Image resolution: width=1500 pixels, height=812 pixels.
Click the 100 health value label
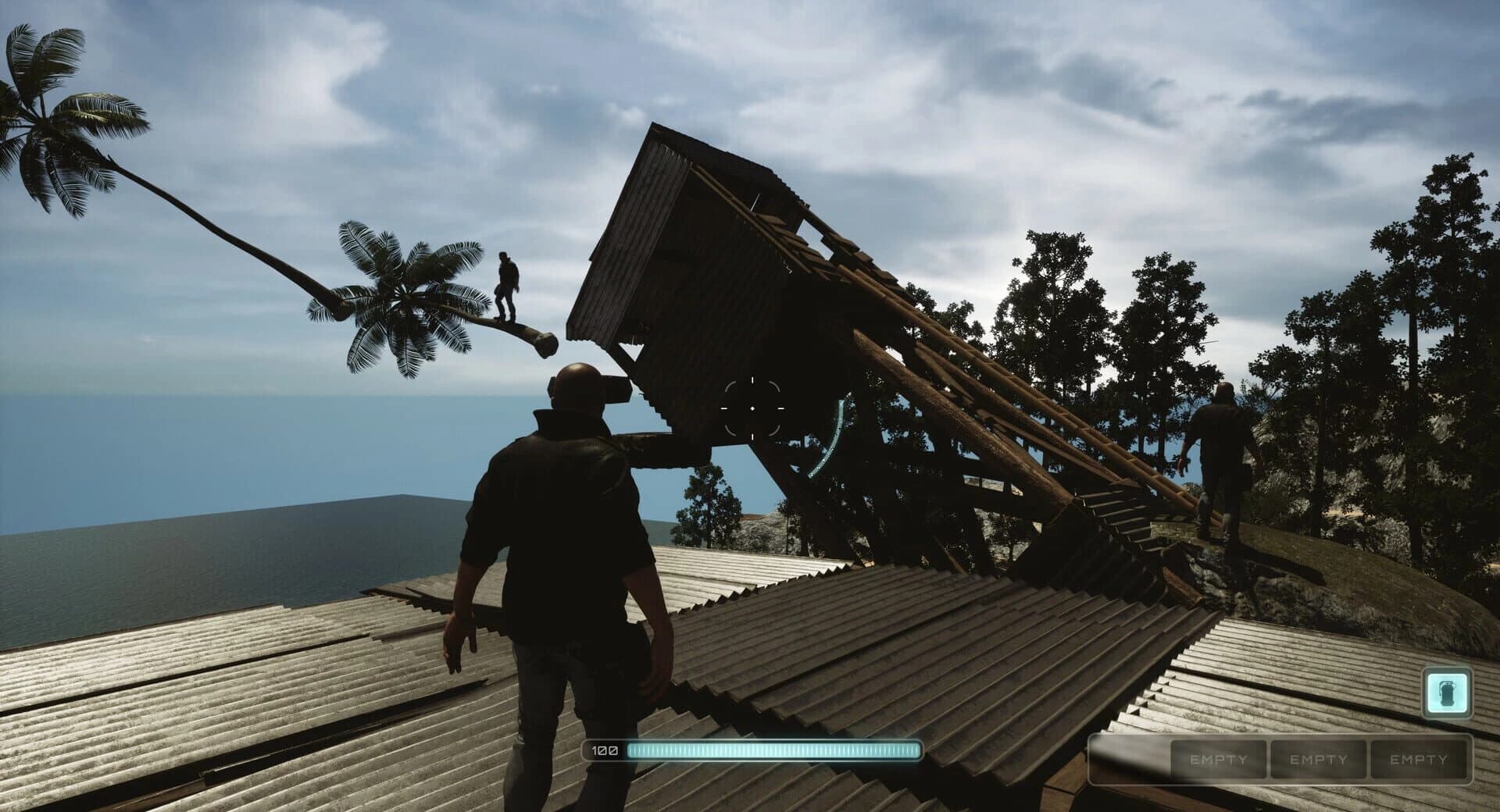602,750
